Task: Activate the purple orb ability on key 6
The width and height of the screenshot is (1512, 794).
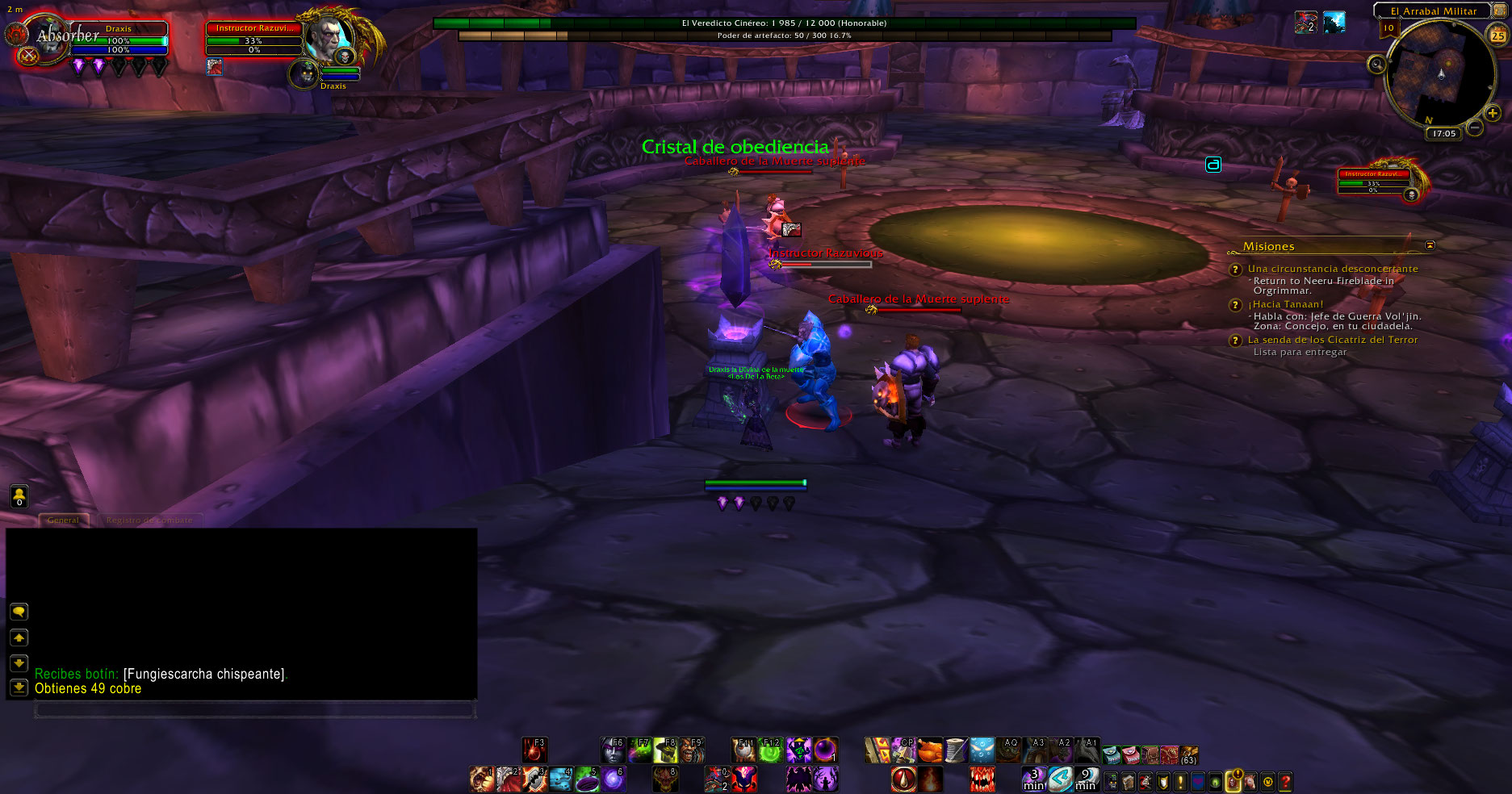Action: (x=614, y=779)
